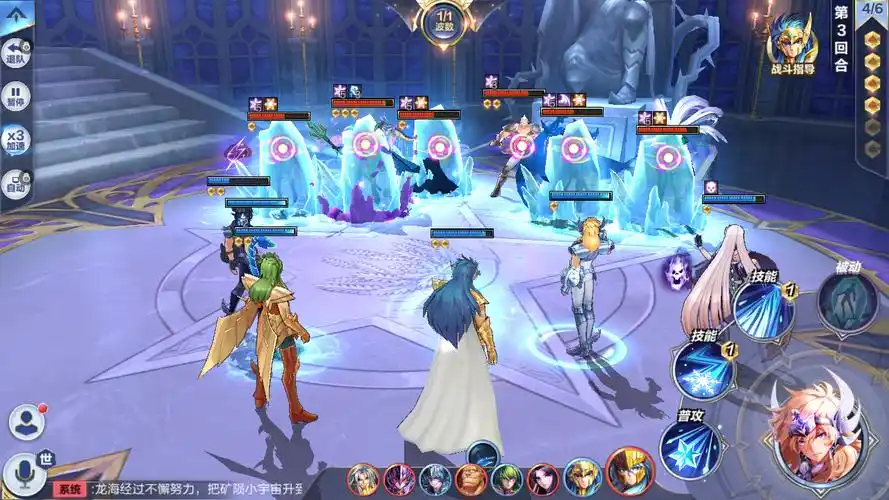This screenshot has height=500, width=889.
Task: Pause the battle with 暂停
Action: click(x=16, y=96)
